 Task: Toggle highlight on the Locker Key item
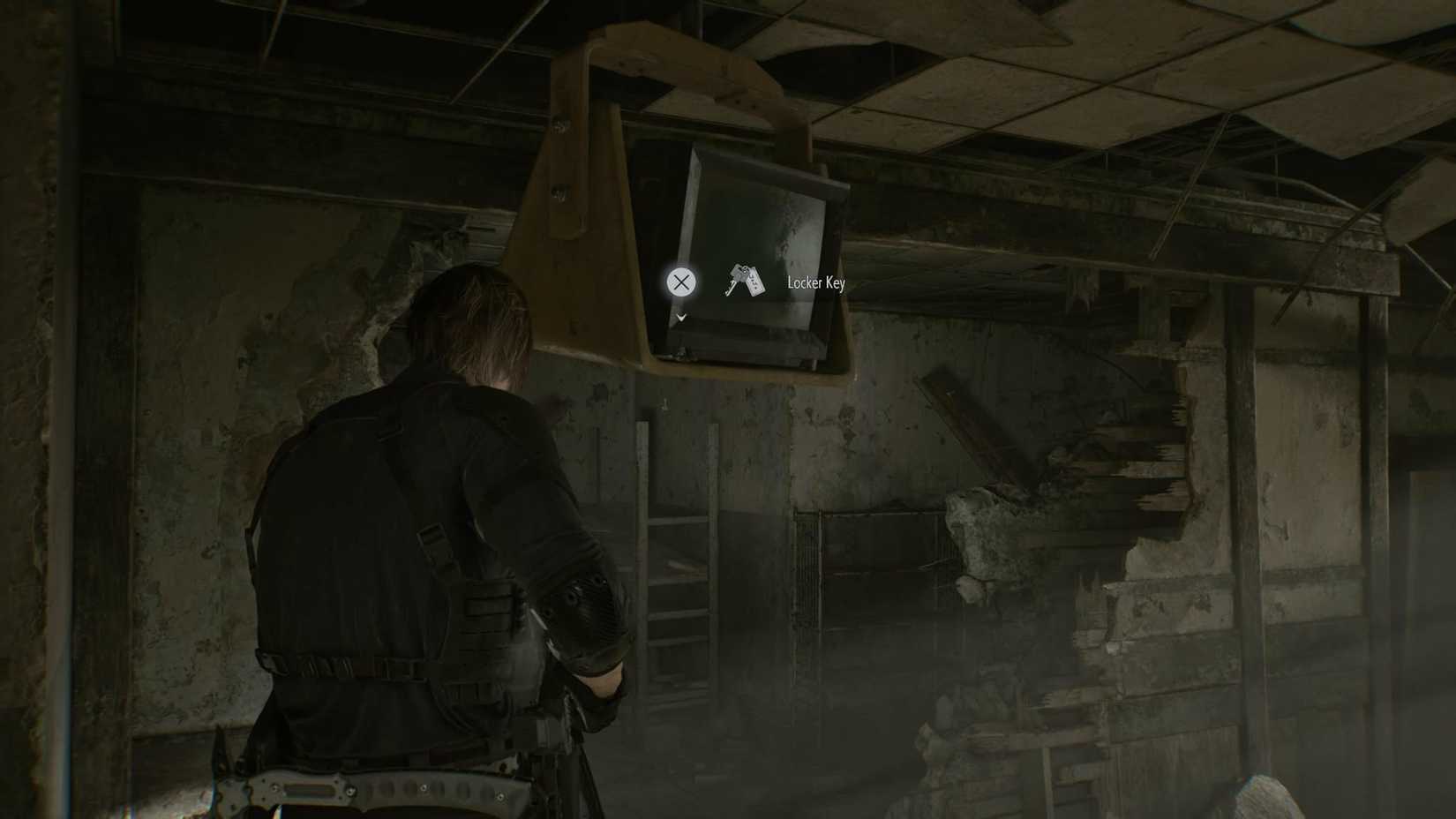[x=744, y=282]
